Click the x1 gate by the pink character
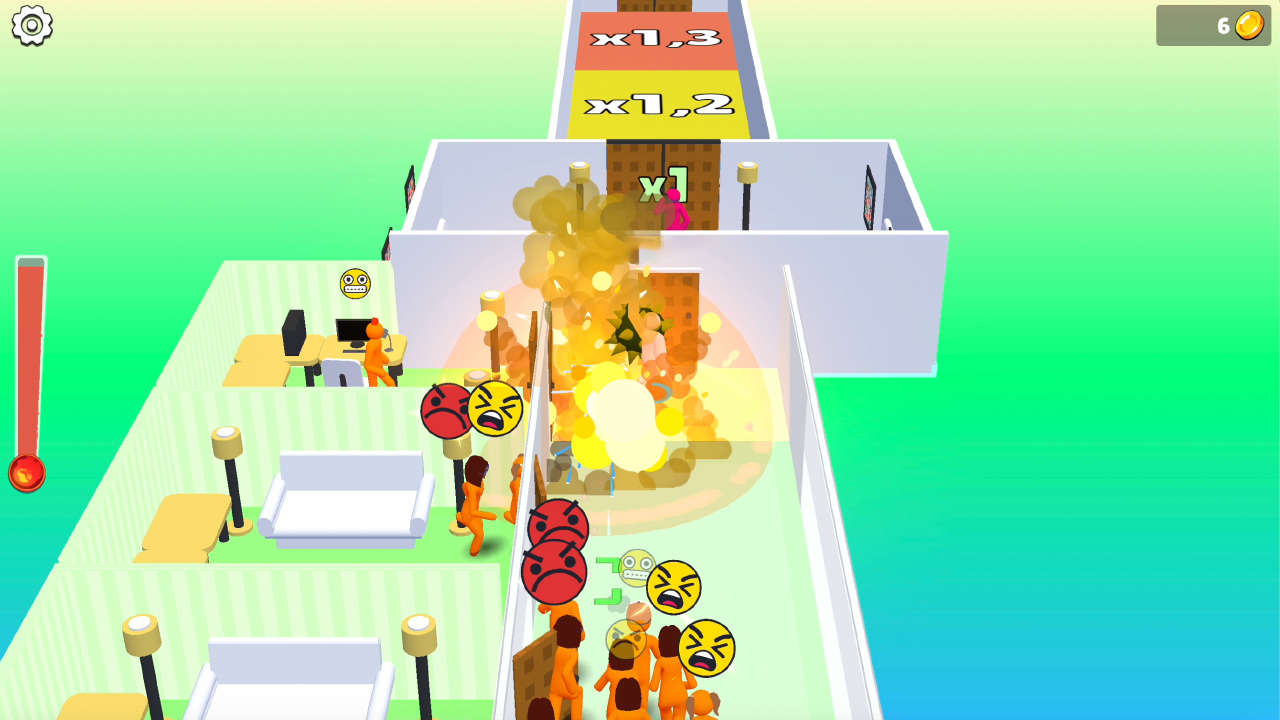 (662, 184)
